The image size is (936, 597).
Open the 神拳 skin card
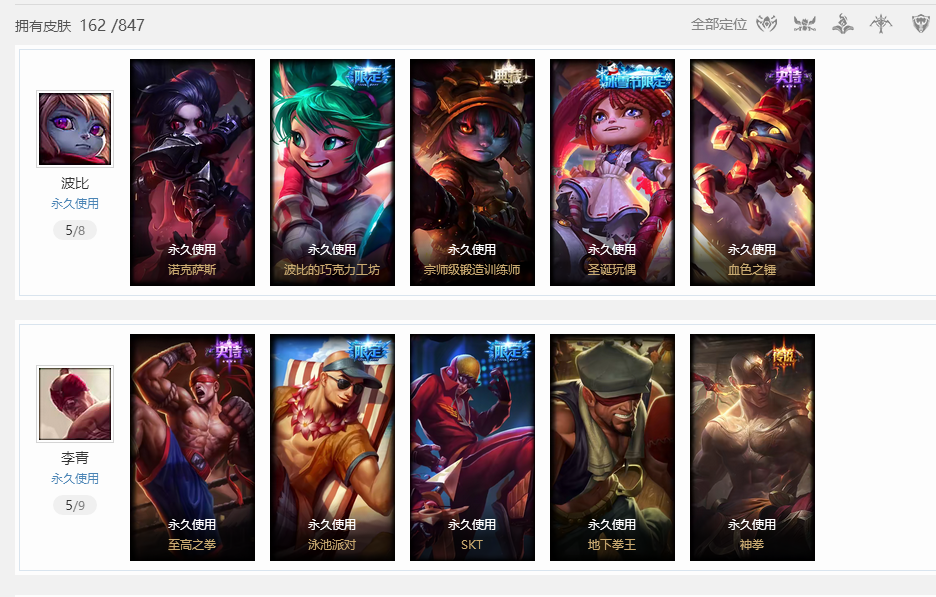click(x=752, y=447)
